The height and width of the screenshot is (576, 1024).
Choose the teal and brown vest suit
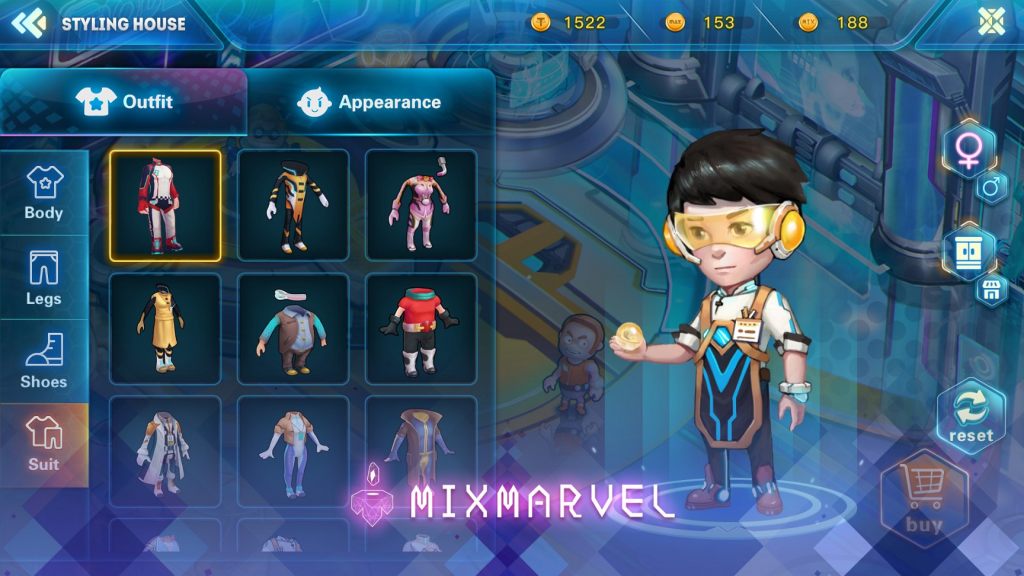[293, 328]
